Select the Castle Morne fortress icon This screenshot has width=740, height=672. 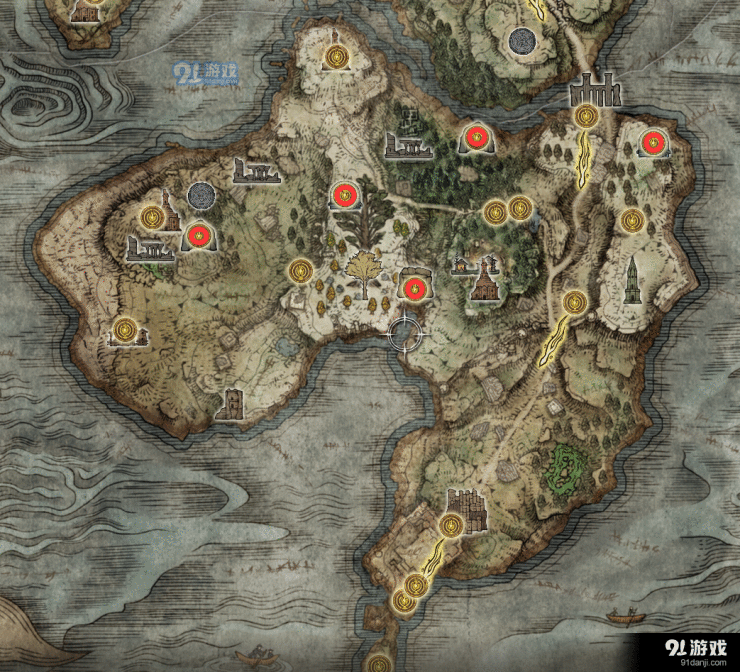(464, 503)
